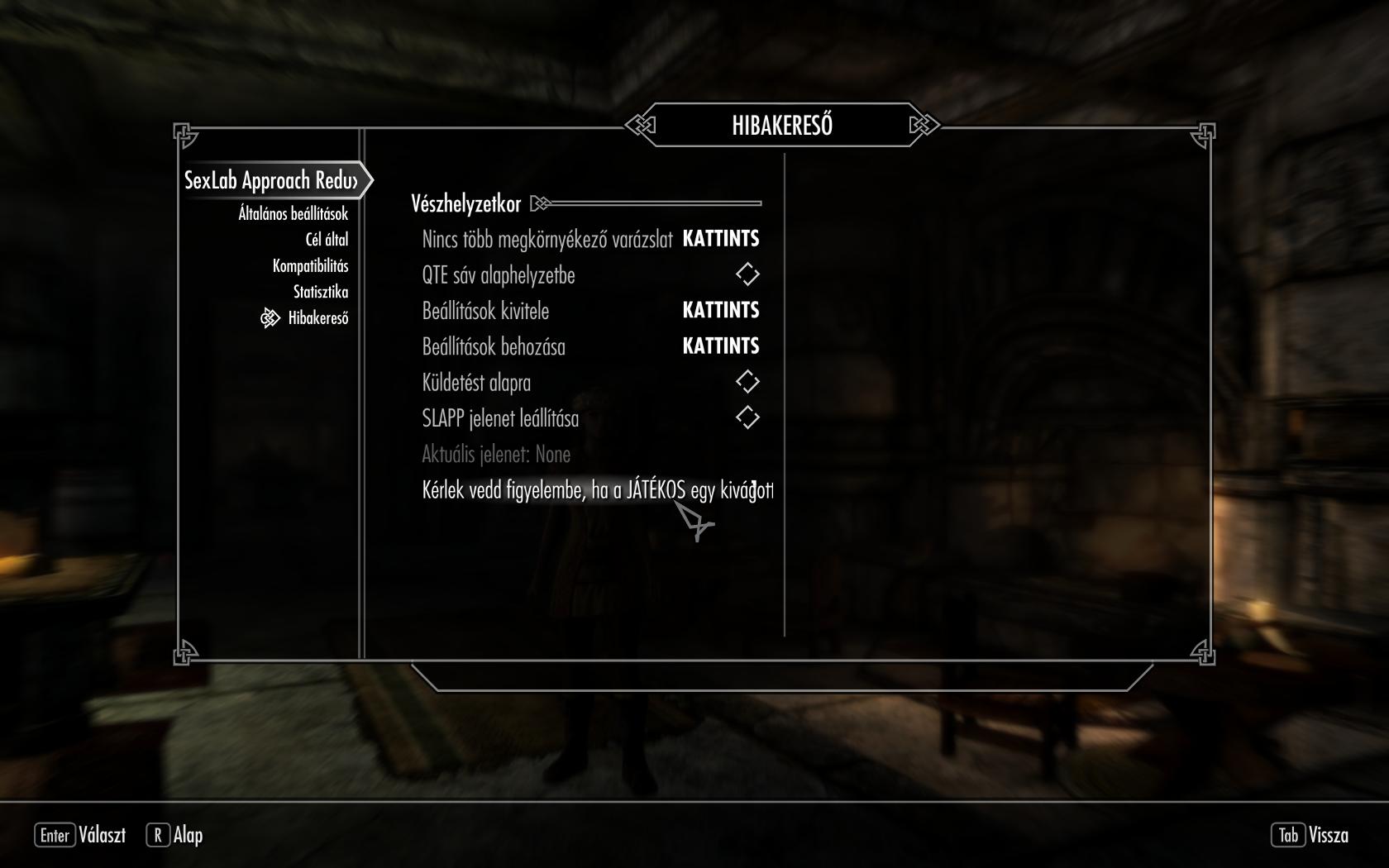Switch to the Kompatibilitás page

pos(311,265)
